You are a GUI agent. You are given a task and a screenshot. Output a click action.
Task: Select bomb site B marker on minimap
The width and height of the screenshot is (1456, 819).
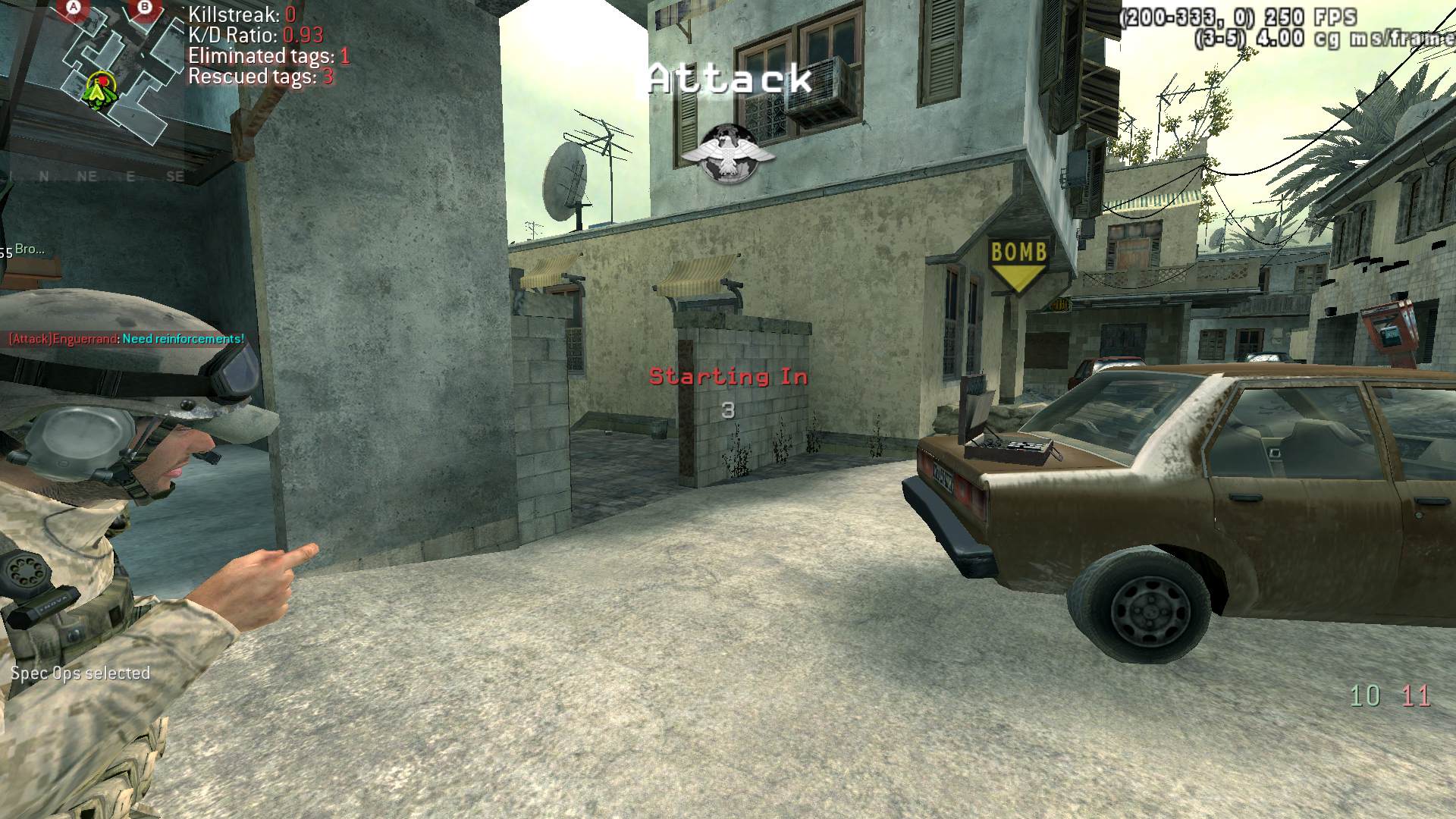tap(145, 8)
